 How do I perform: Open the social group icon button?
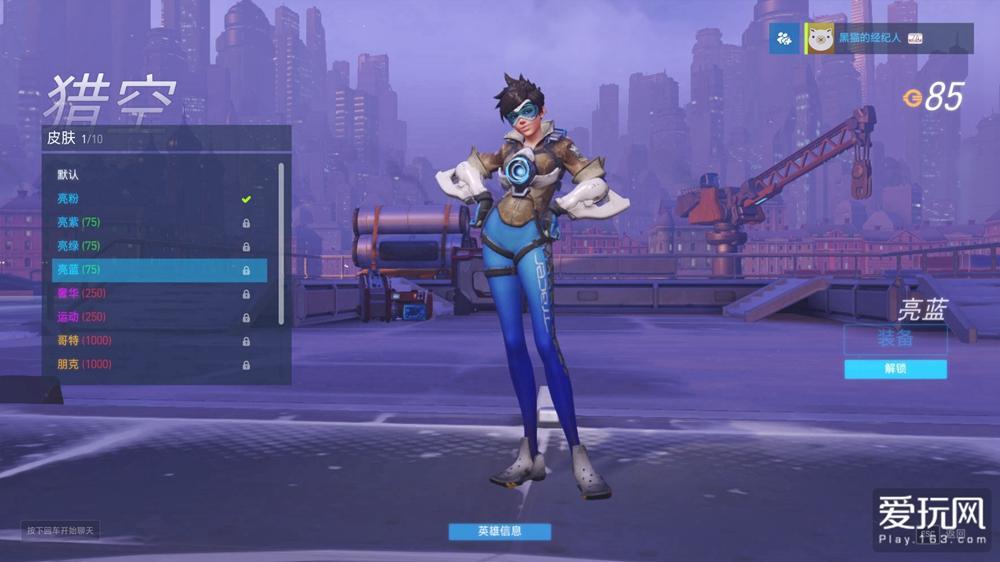click(x=785, y=39)
